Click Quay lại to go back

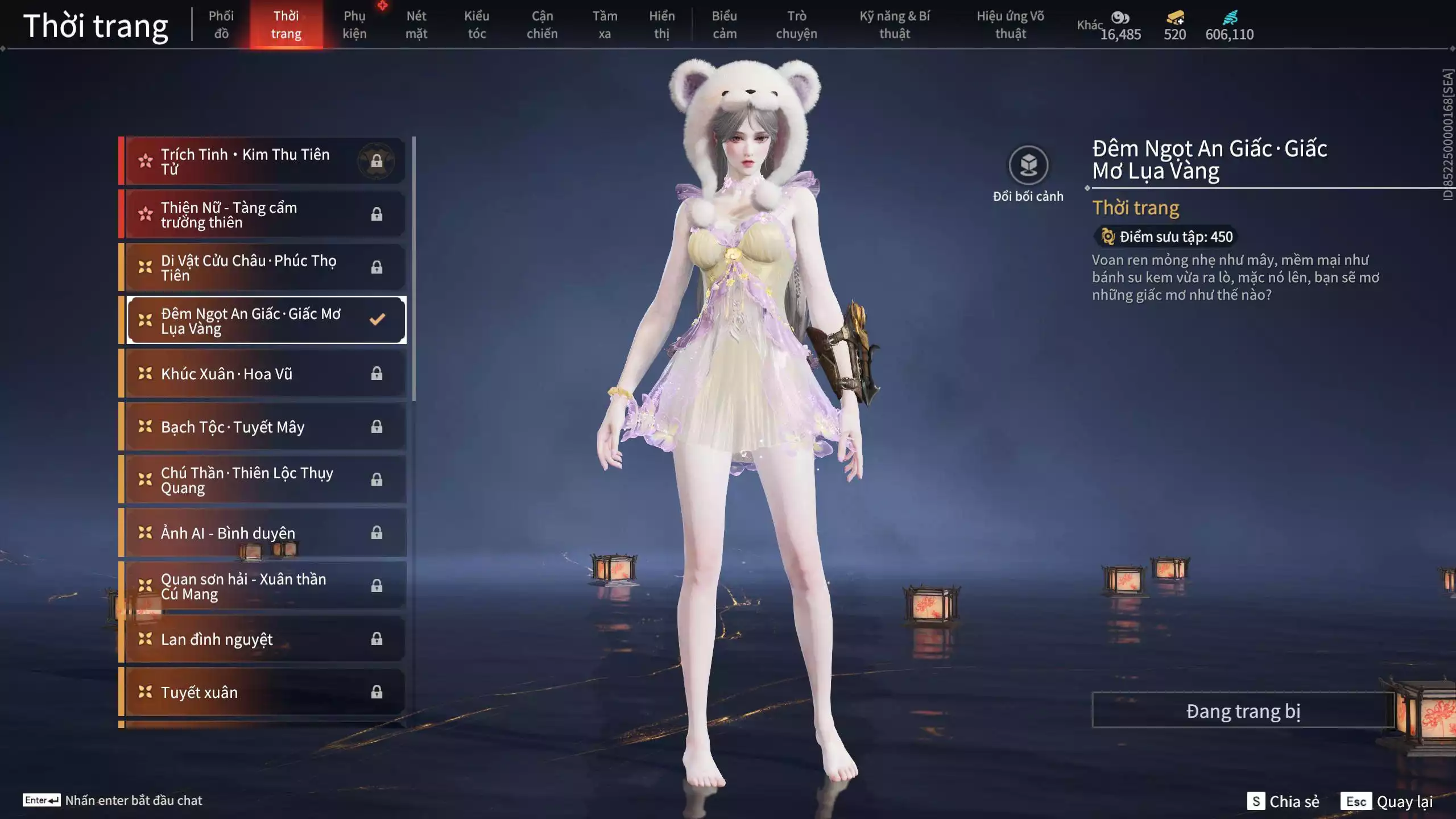tap(1387, 801)
